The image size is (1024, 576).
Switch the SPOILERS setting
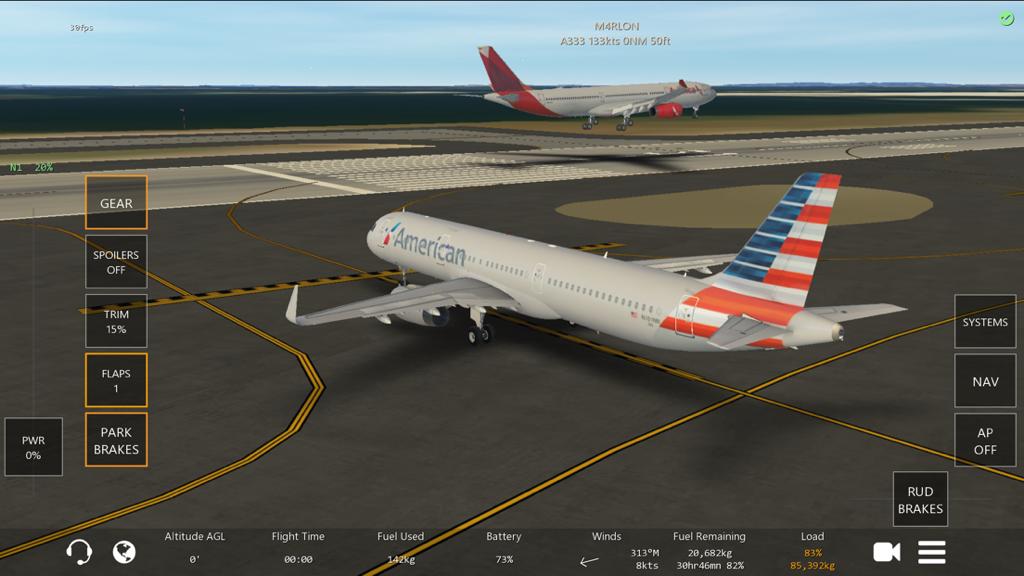pyautogui.click(x=116, y=262)
